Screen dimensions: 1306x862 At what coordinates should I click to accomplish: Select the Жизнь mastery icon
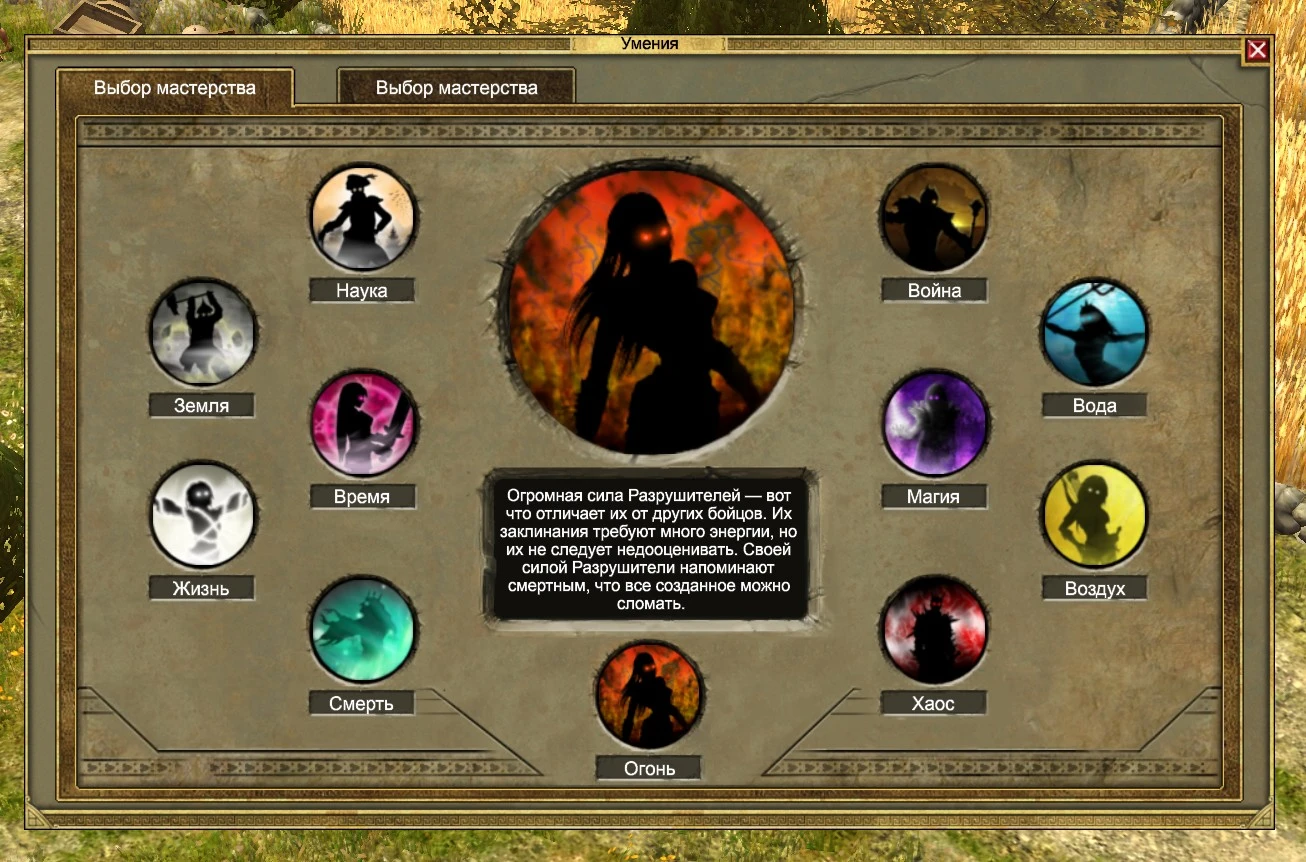point(203,514)
